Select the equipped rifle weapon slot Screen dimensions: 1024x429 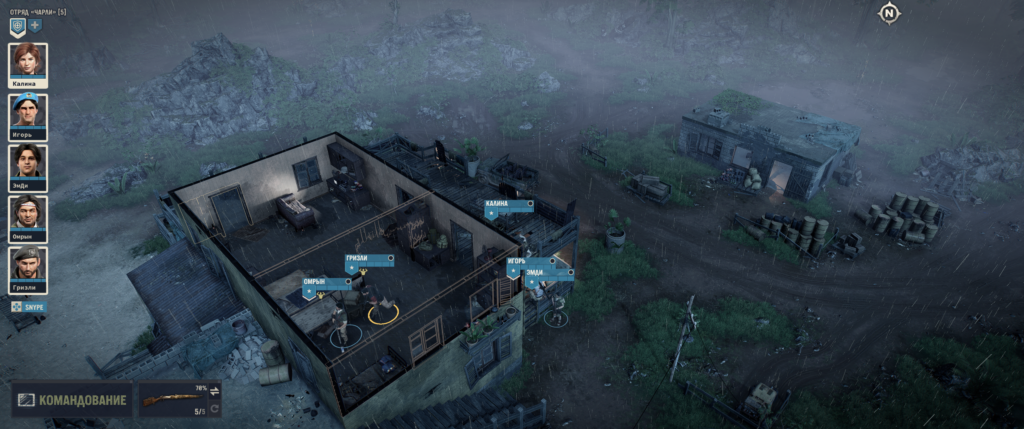coord(170,401)
